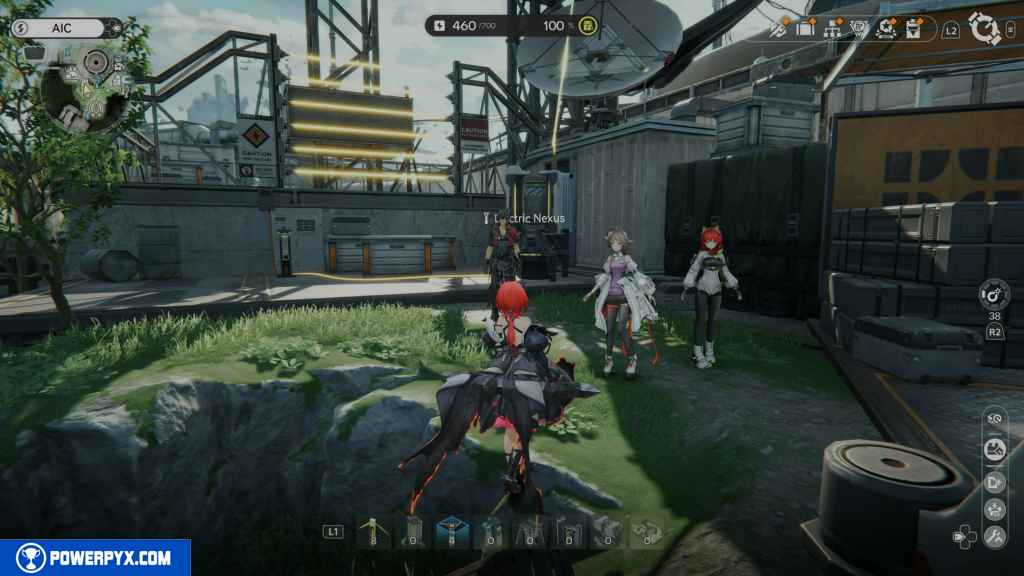Open the inverted triangle blueprint icon
Image resolution: width=1024 pixels, height=576 pixels.
click(859, 29)
